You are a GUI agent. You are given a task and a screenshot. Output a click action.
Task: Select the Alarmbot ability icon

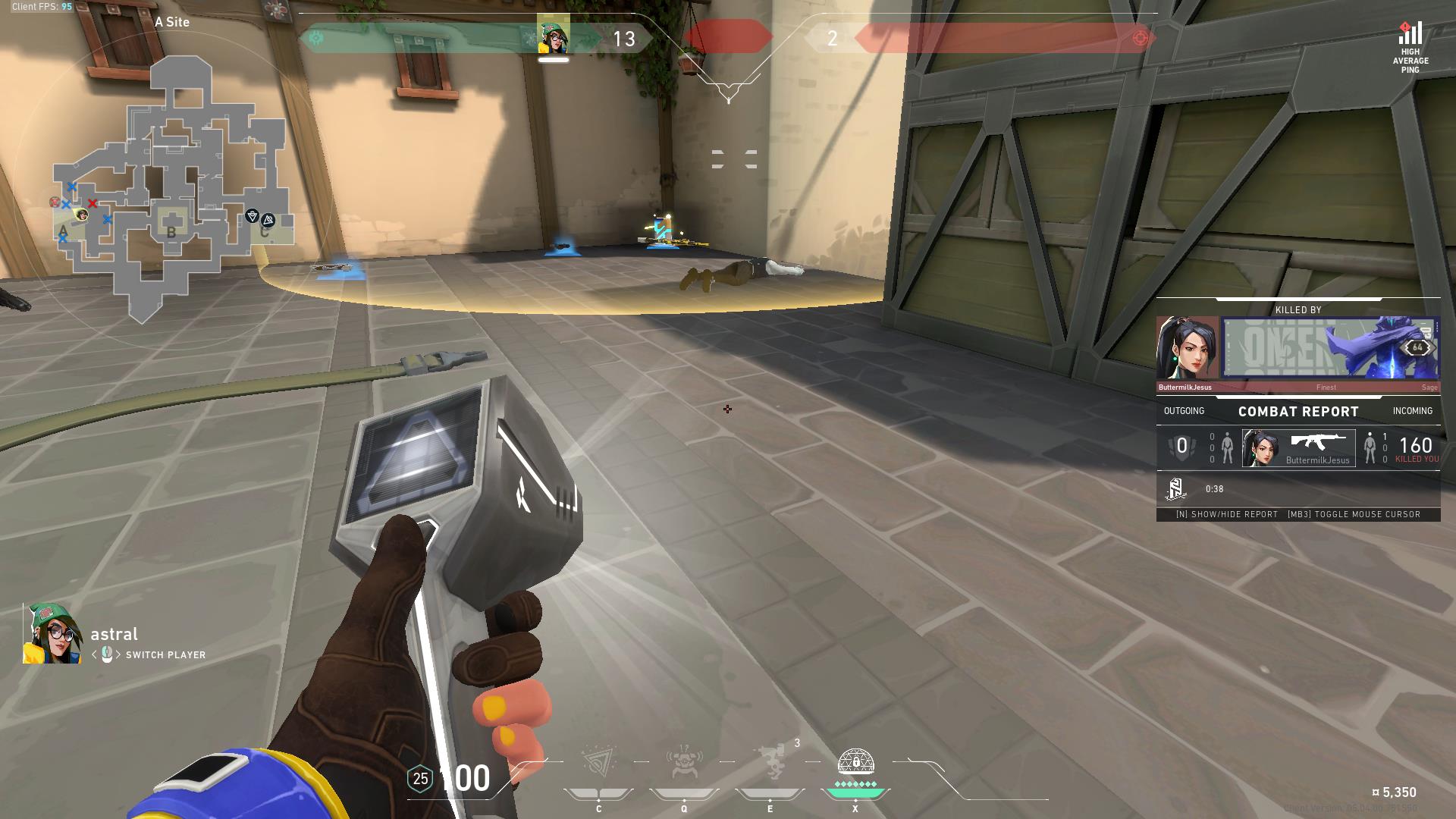pyautogui.click(x=684, y=763)
